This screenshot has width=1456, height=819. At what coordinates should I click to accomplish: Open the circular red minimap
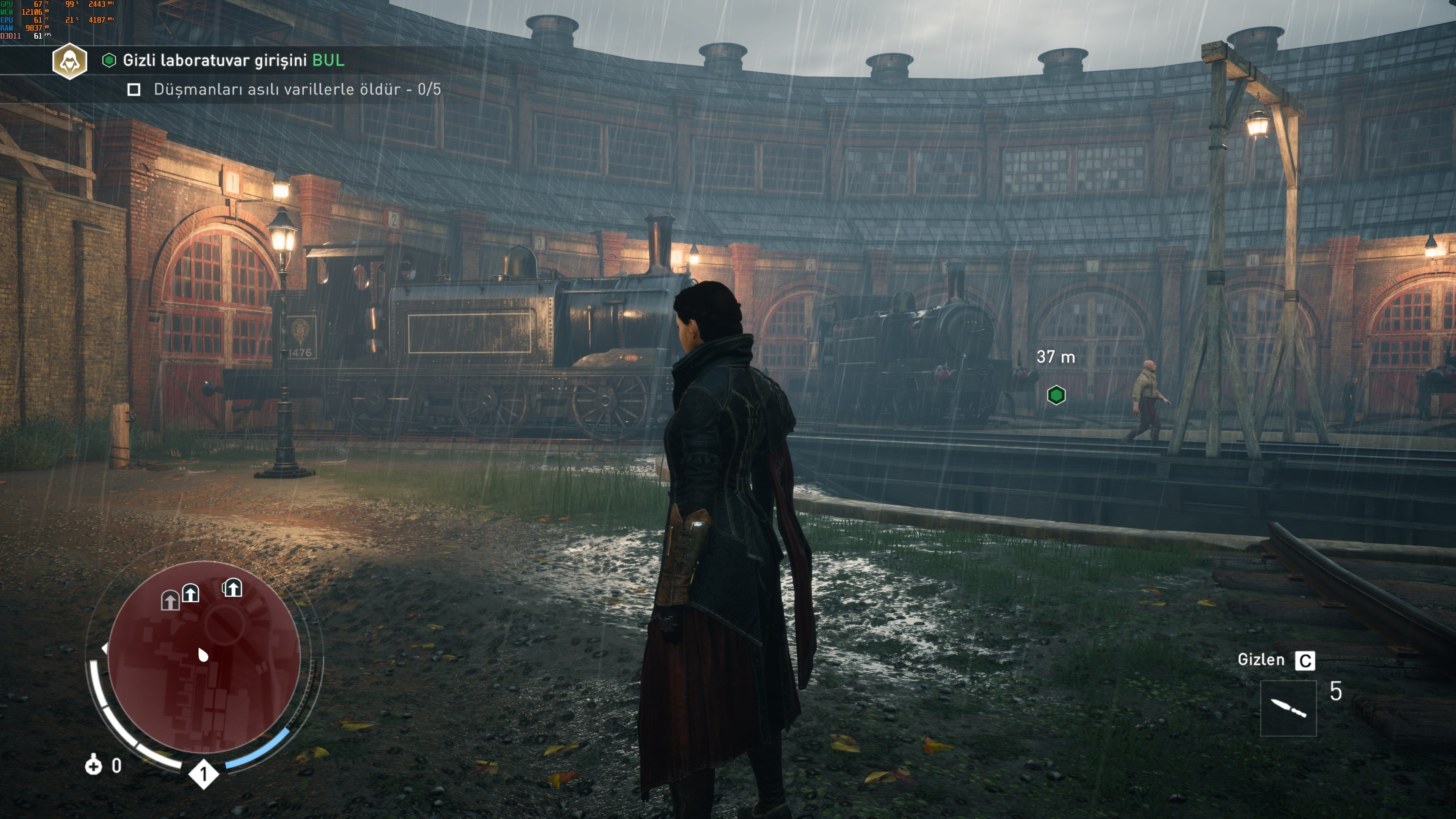[x=204, y=657]
